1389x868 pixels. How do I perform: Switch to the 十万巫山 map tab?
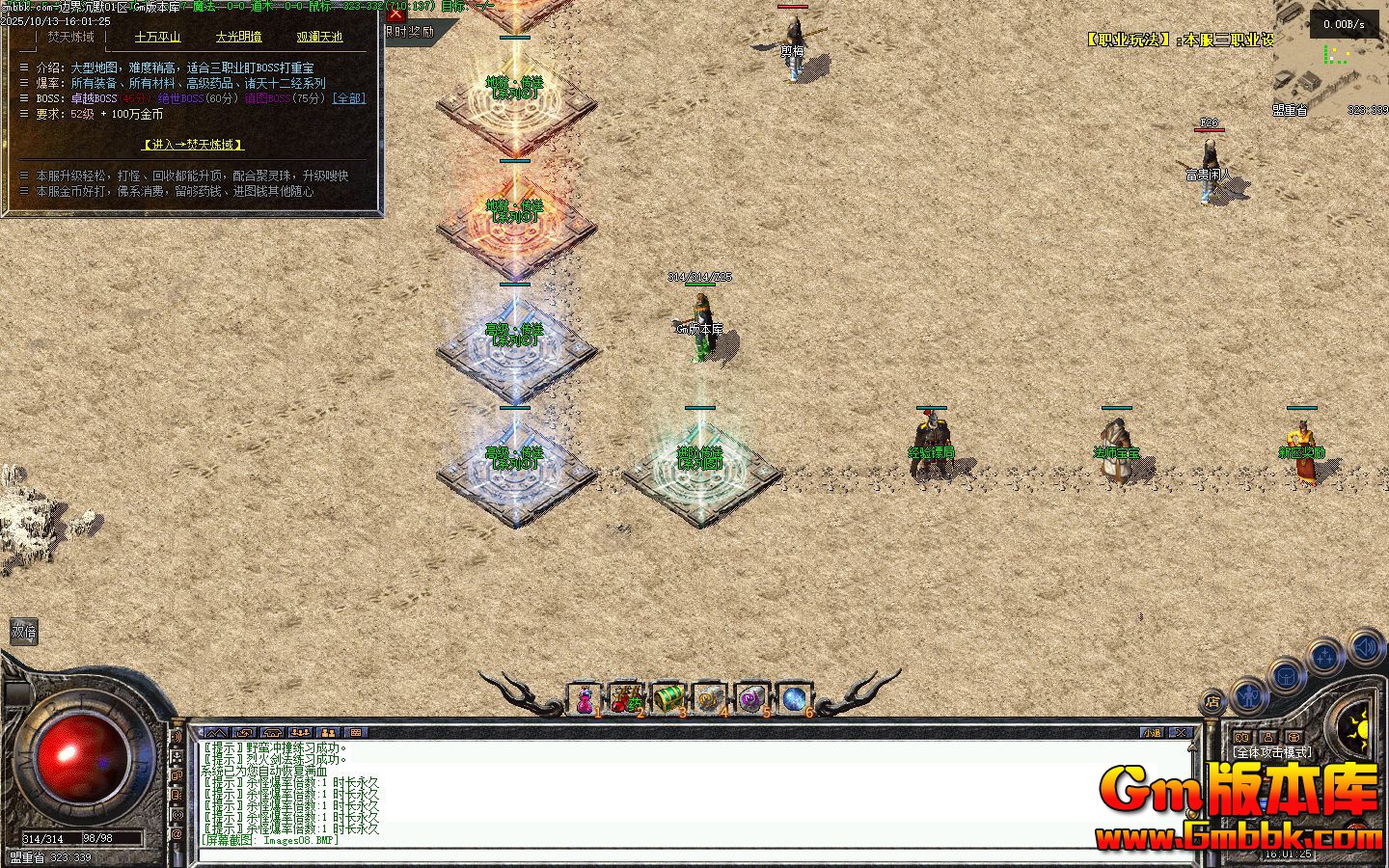pos(157,37)
